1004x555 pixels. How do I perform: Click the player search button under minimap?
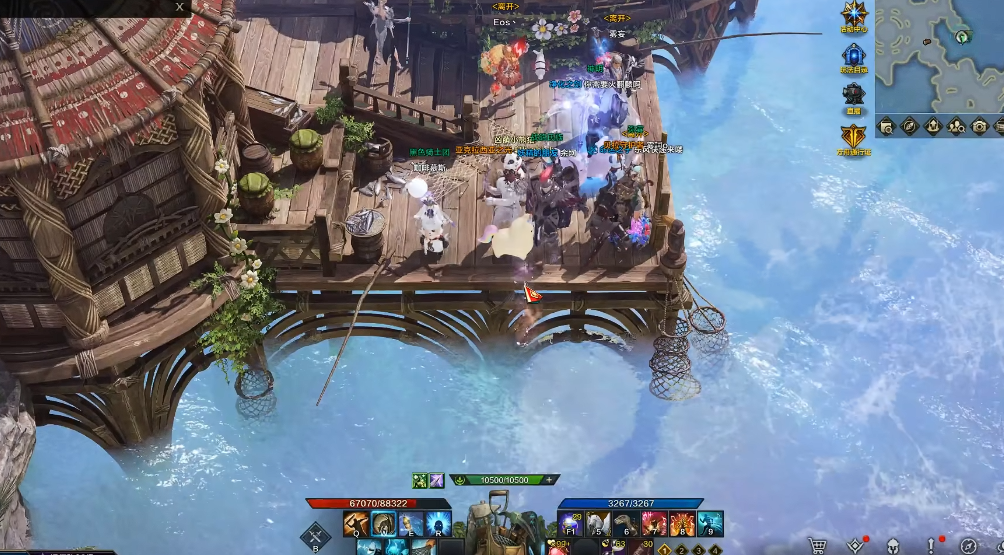956,126
